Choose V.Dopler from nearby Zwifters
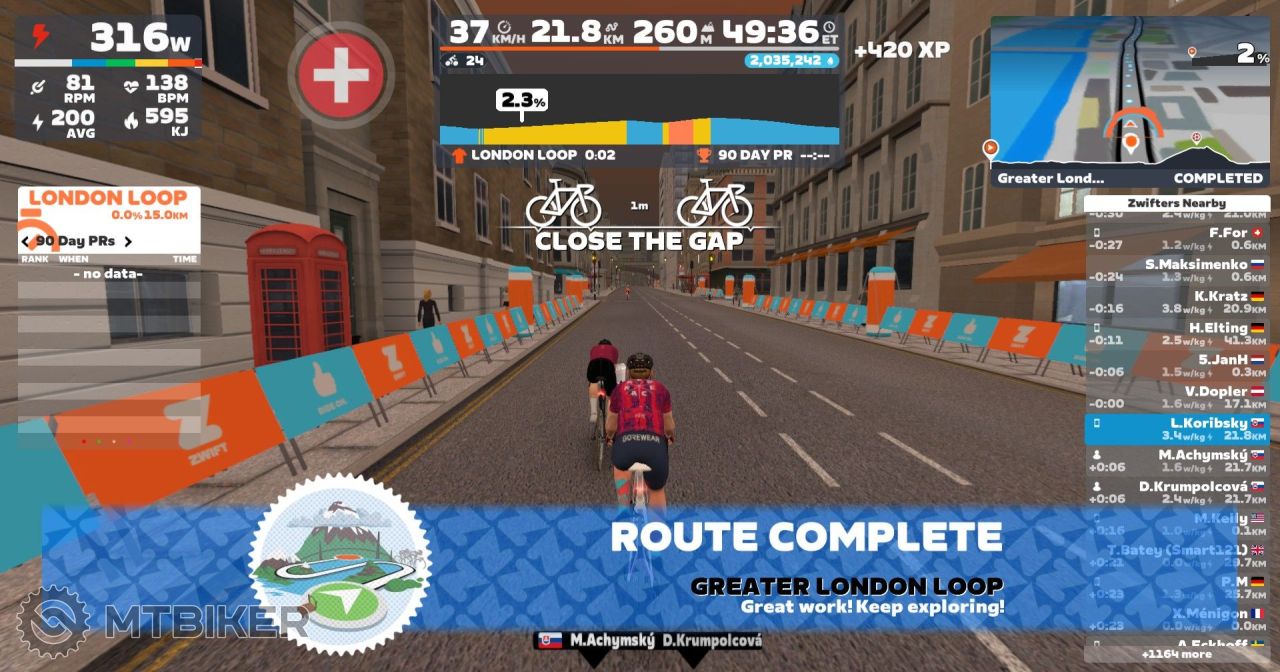The width and height of the screenshot is (1280, 672). 1177,397
